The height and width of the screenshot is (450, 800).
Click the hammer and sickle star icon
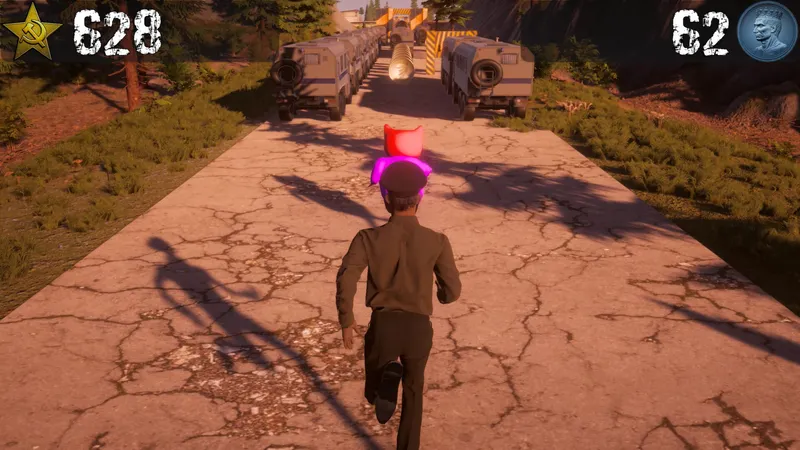32,32
